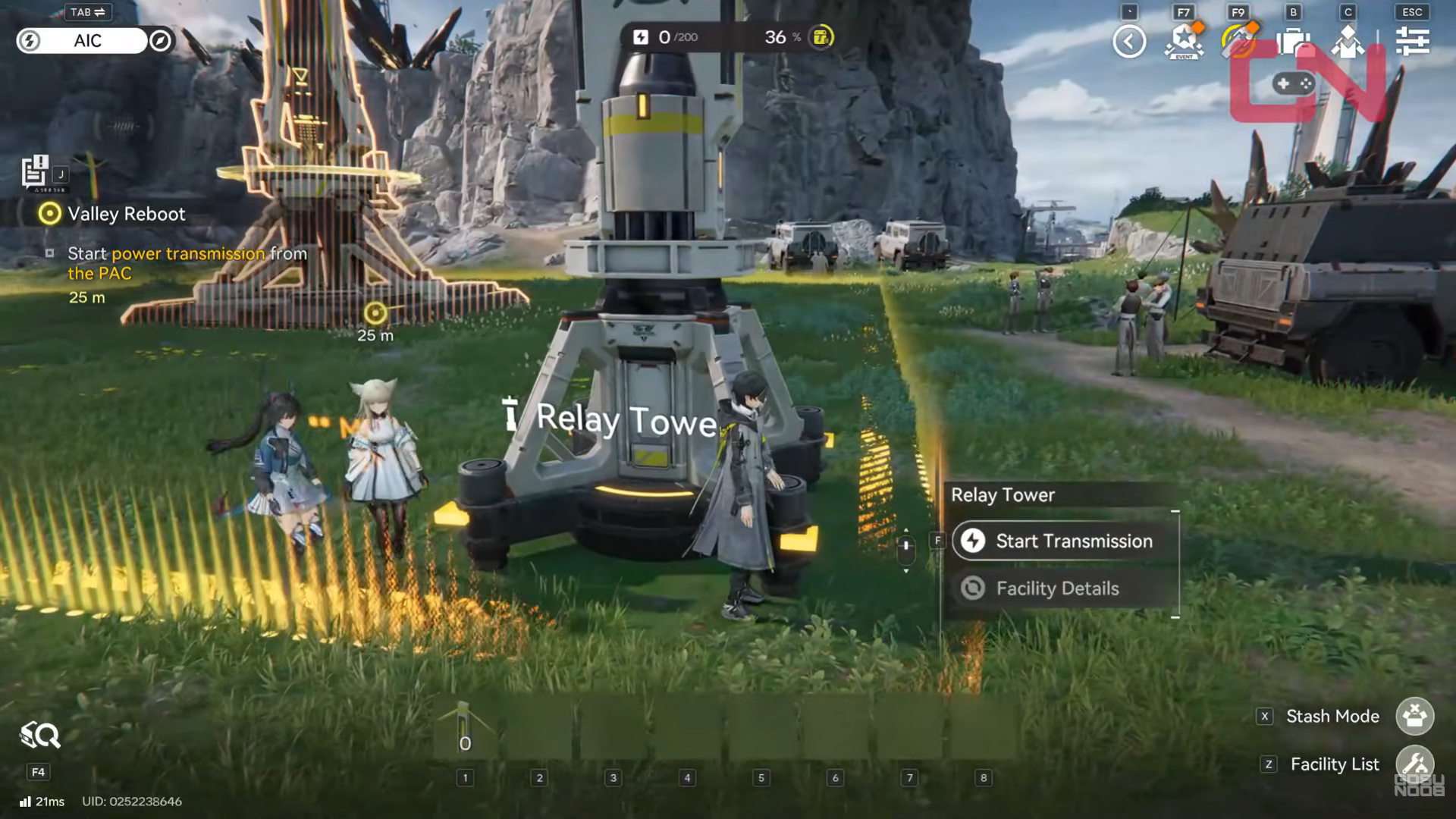Click the Stash Mode tool icon
This screenshot has height=819, width=1456.
coord(1417,716)
